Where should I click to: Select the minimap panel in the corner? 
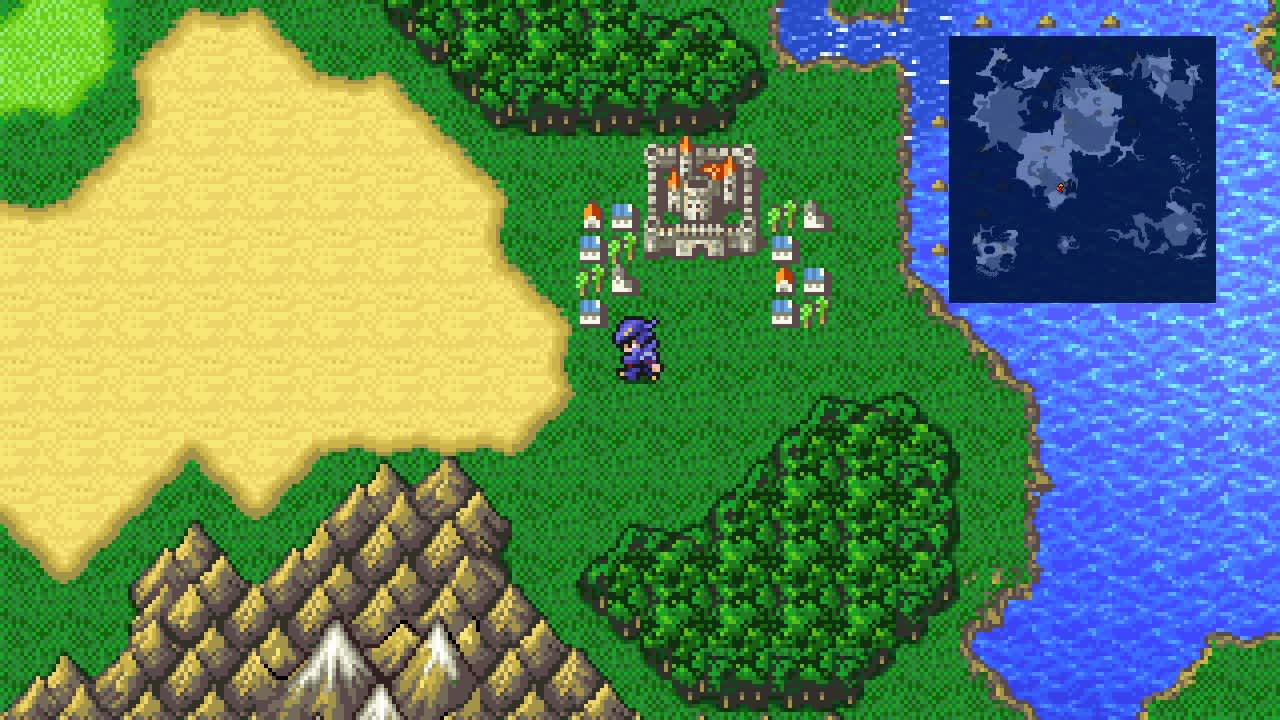(x=1085, y=168)
